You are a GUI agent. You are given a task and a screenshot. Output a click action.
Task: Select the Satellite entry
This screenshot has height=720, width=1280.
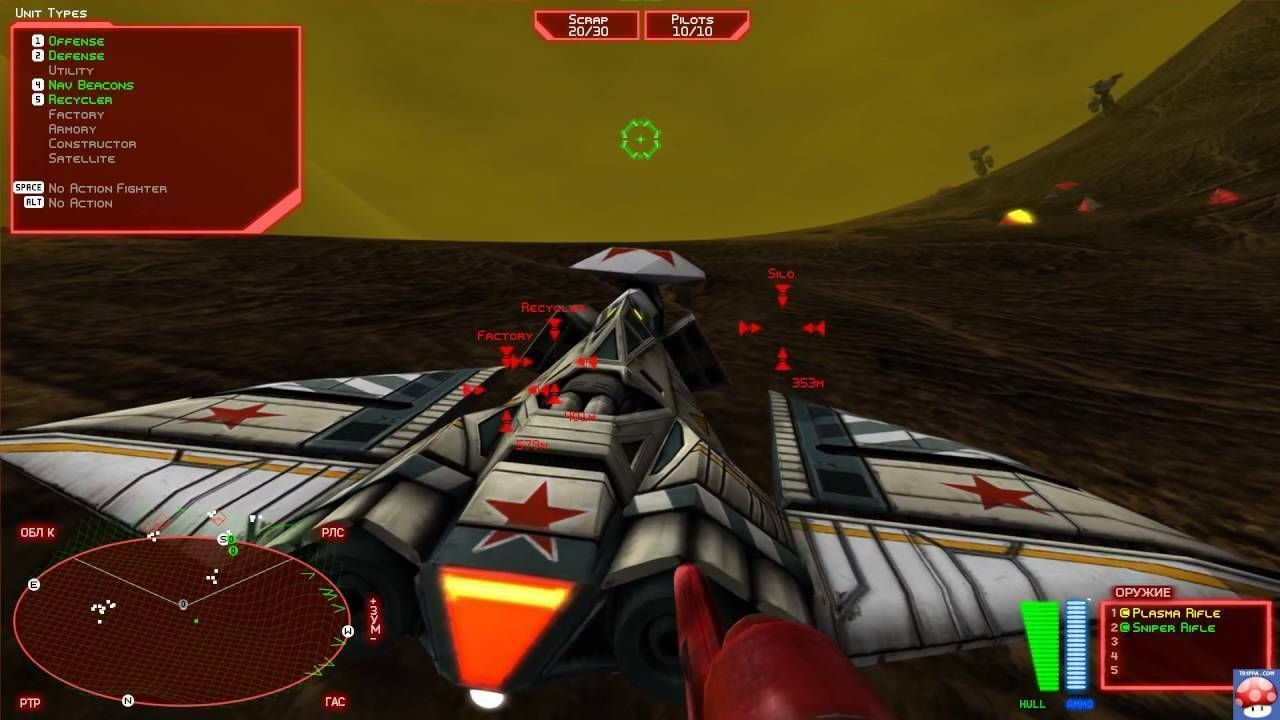pyautogui.click(x=82, y=159)
